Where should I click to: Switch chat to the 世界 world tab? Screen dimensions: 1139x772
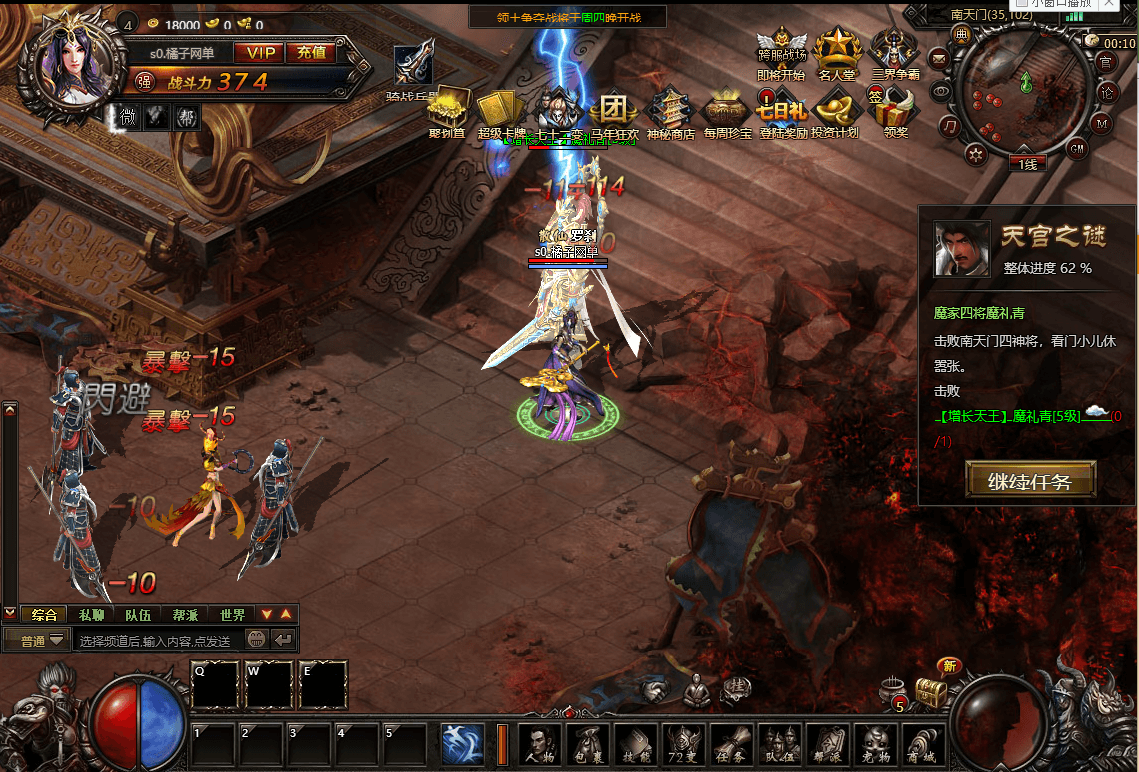tap(232, 614)
